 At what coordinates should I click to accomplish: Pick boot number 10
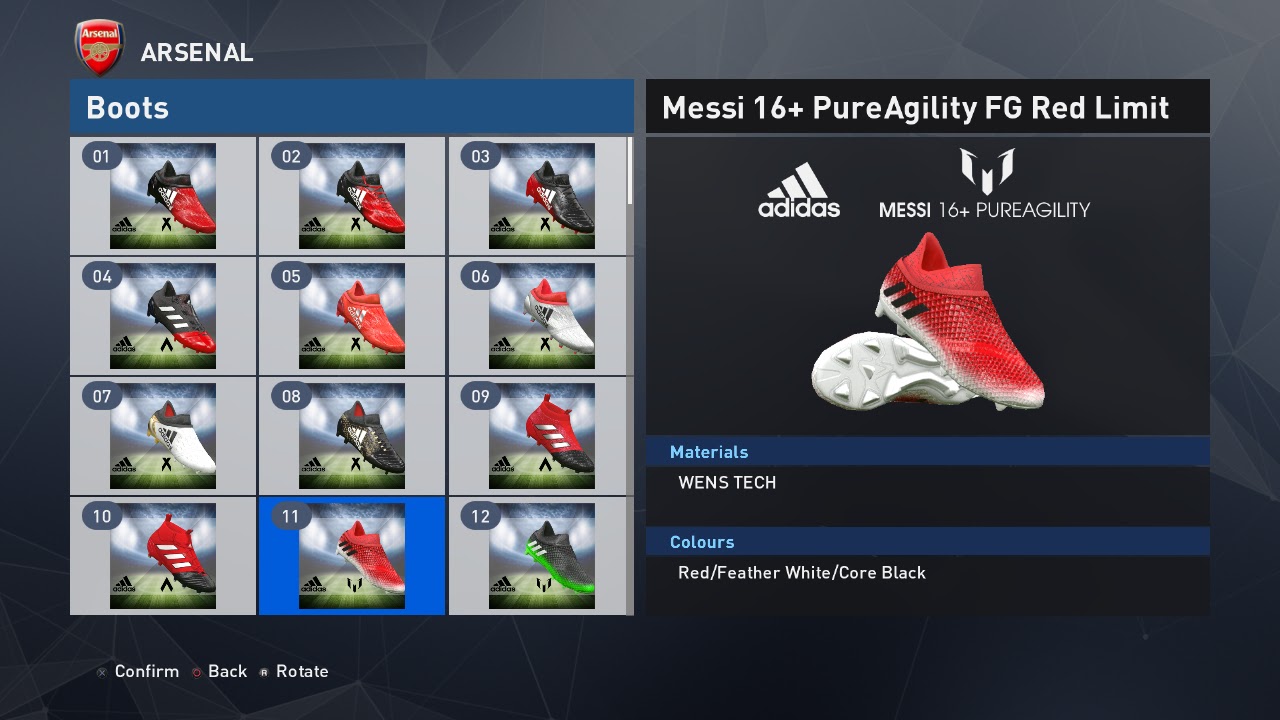point(163,556)
